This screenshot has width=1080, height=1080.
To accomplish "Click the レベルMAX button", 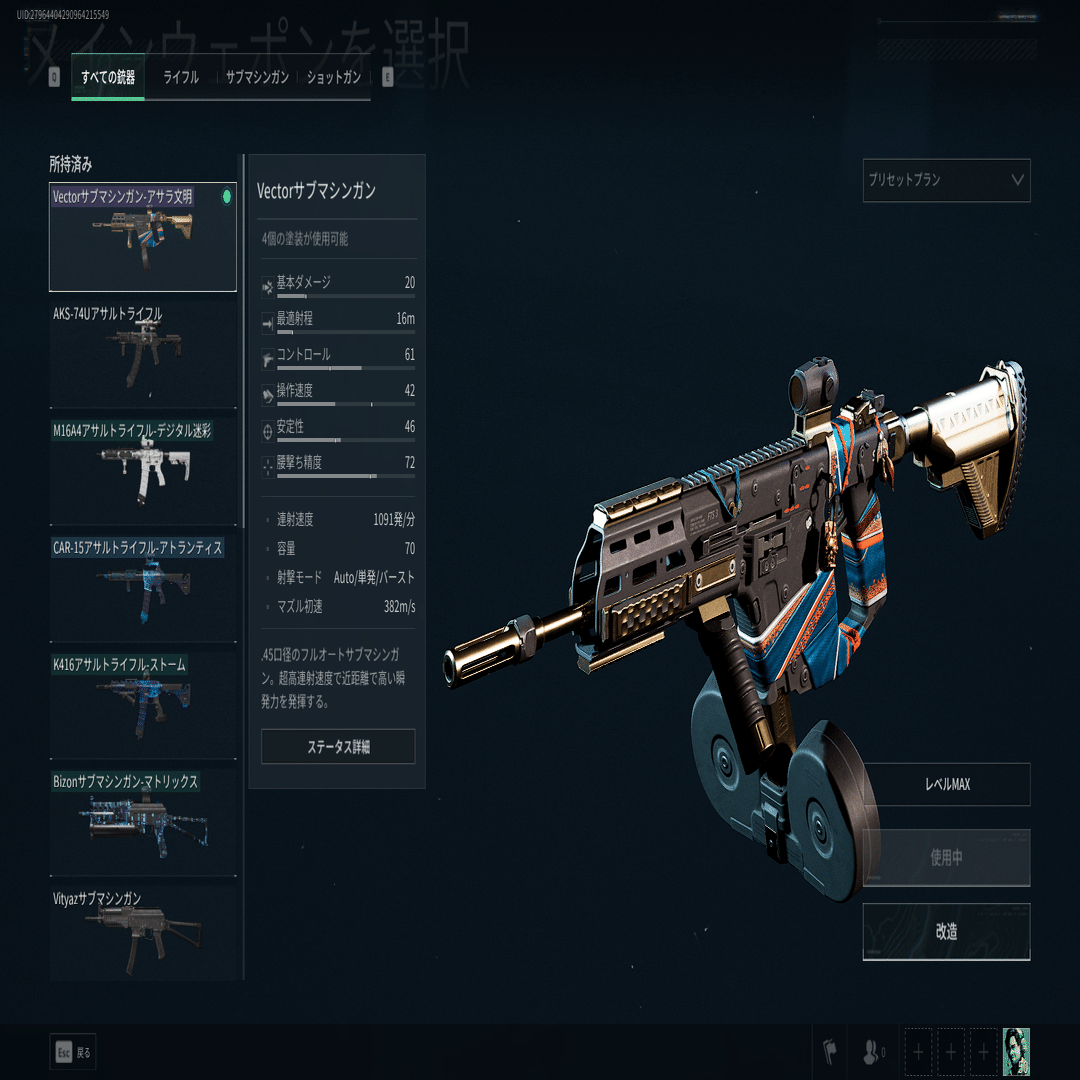I will pyautogui.click(x=946, y=785).
